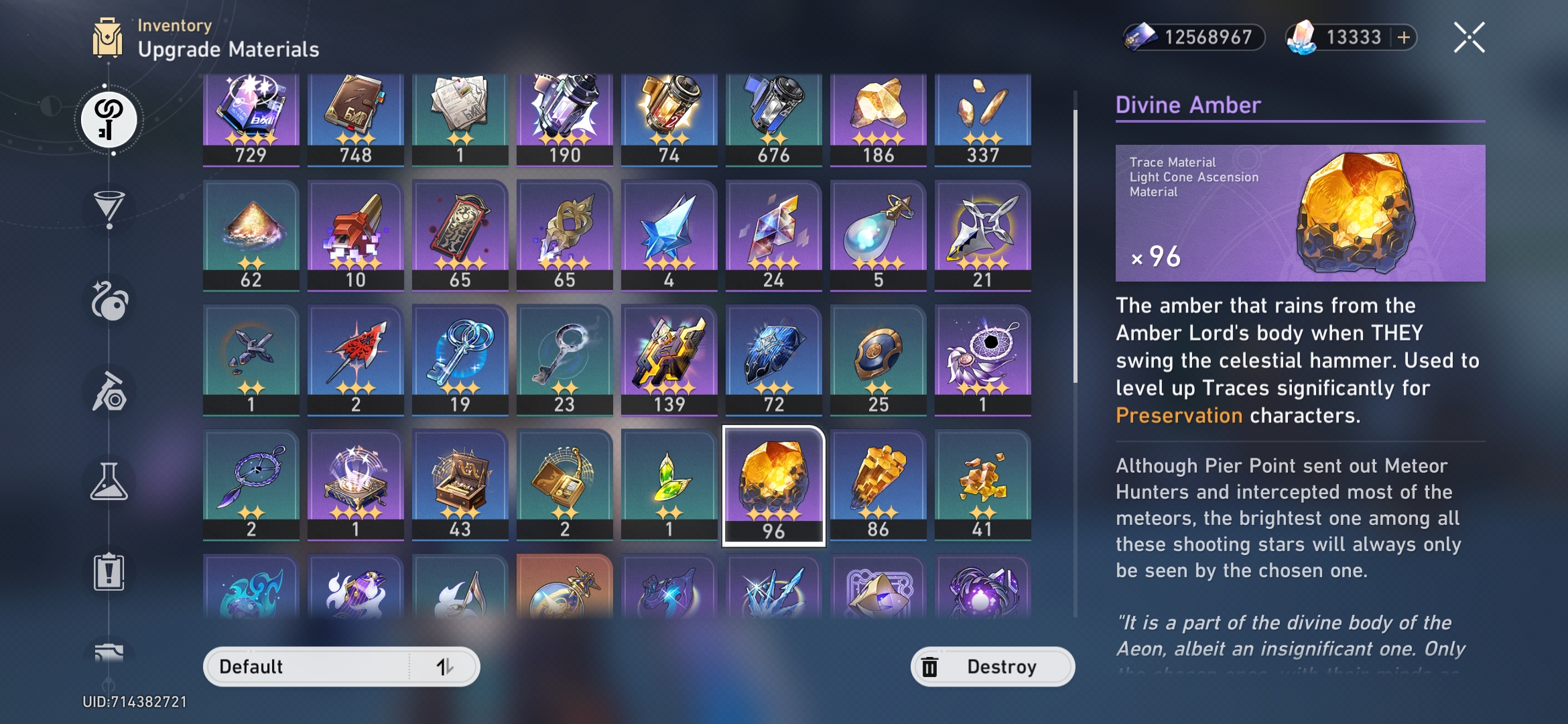Select the item stack counting 729 books
This screenshot has width=1568, height=724.
(251, 114)
